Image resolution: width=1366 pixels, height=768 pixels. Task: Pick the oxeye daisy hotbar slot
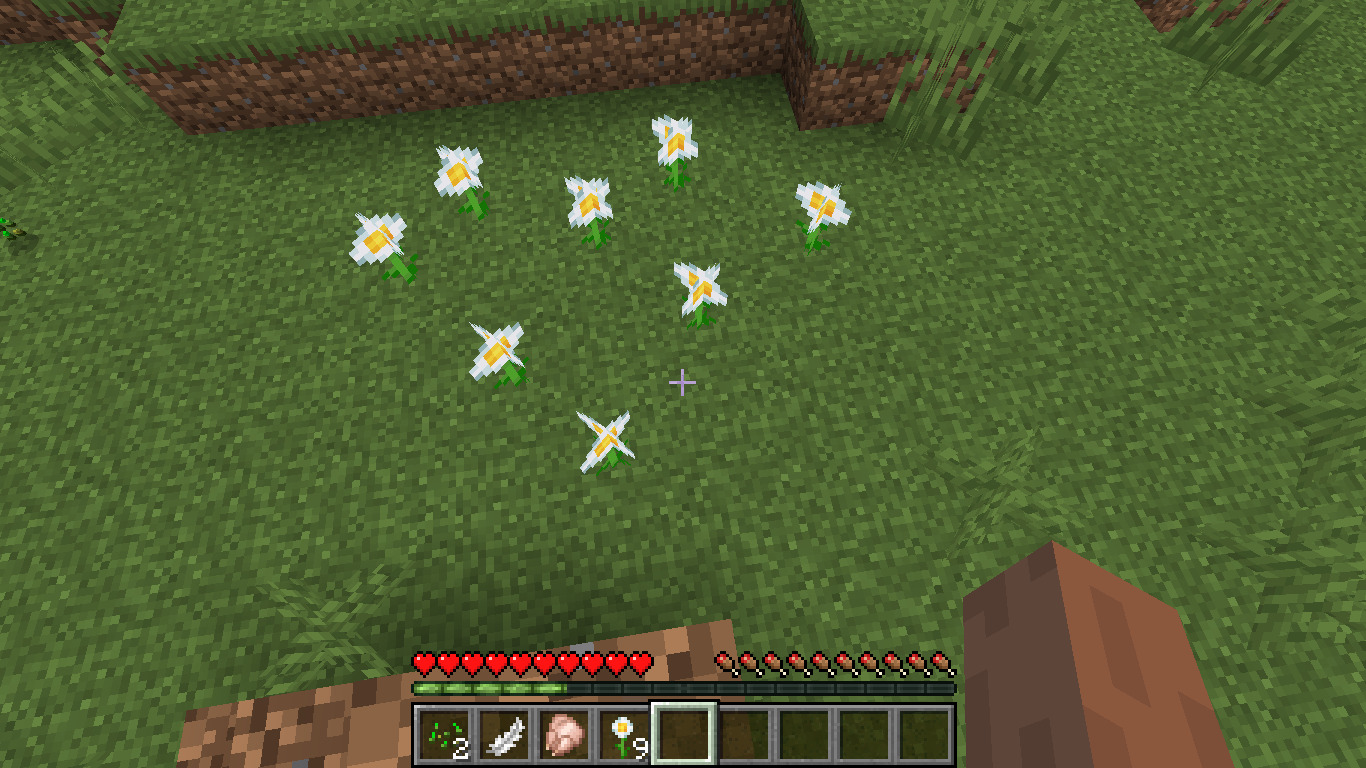624,736
